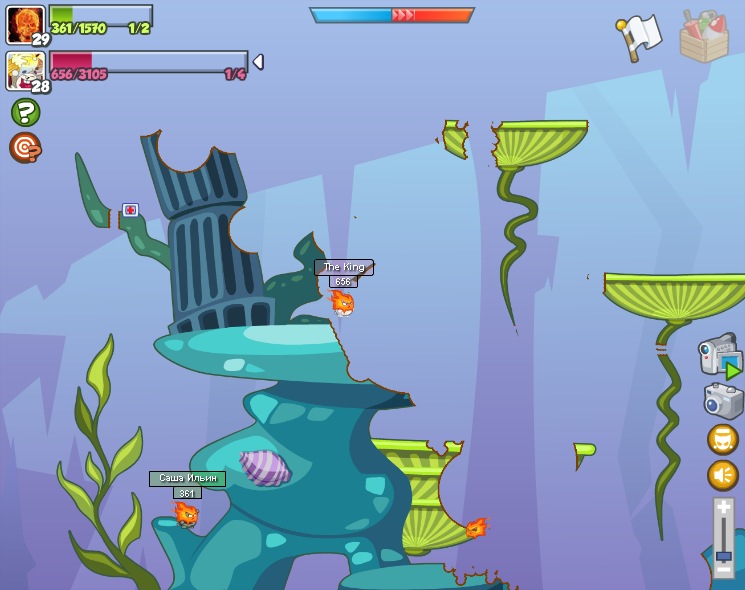Click the orange target hint button

(x=24, y=148)
